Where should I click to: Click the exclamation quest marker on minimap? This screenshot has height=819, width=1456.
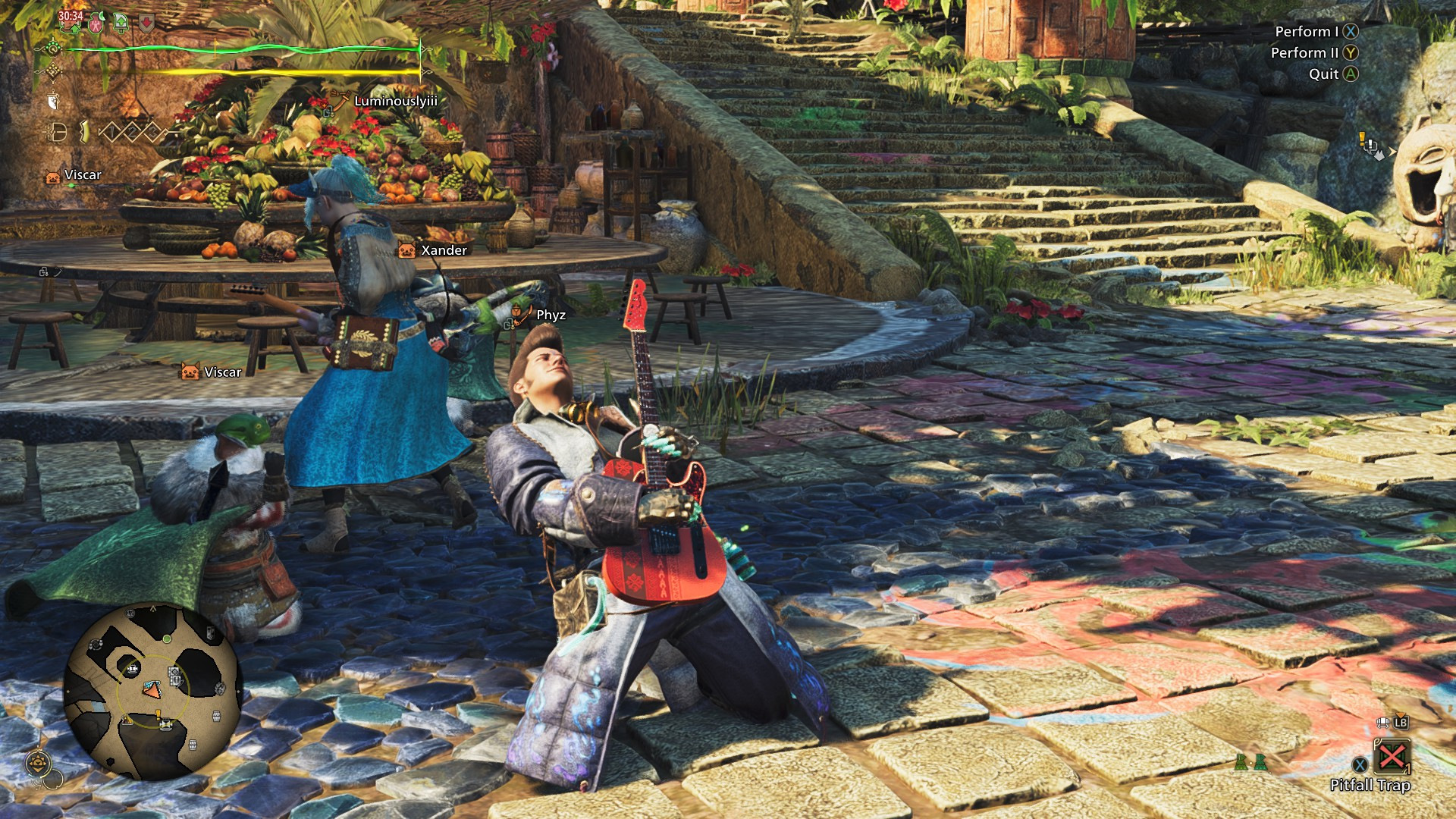tap(158, 715)
